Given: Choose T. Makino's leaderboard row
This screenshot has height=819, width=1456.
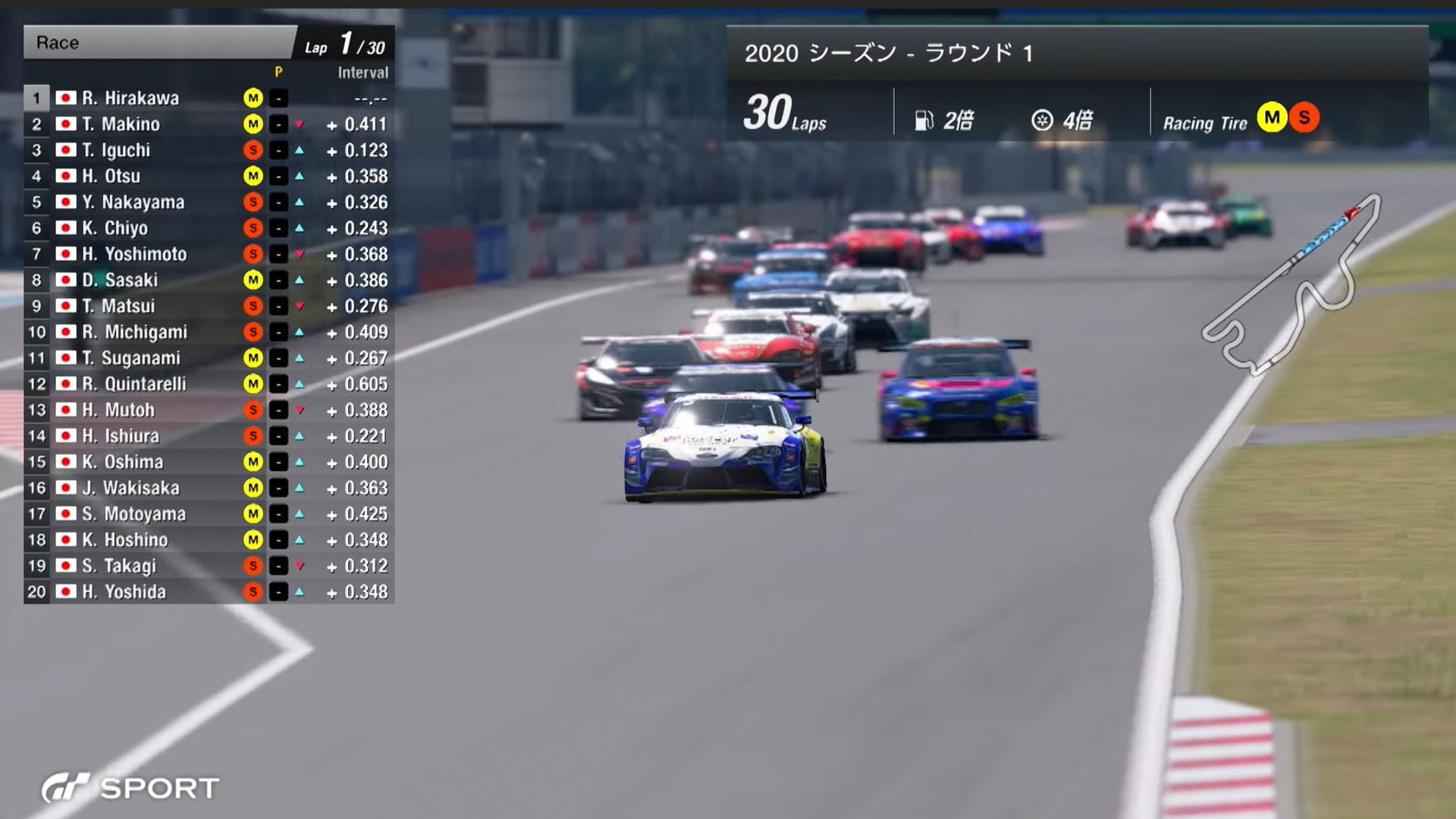Looking at the screenshot, I should pyautogui.click(x=121, y=124).
